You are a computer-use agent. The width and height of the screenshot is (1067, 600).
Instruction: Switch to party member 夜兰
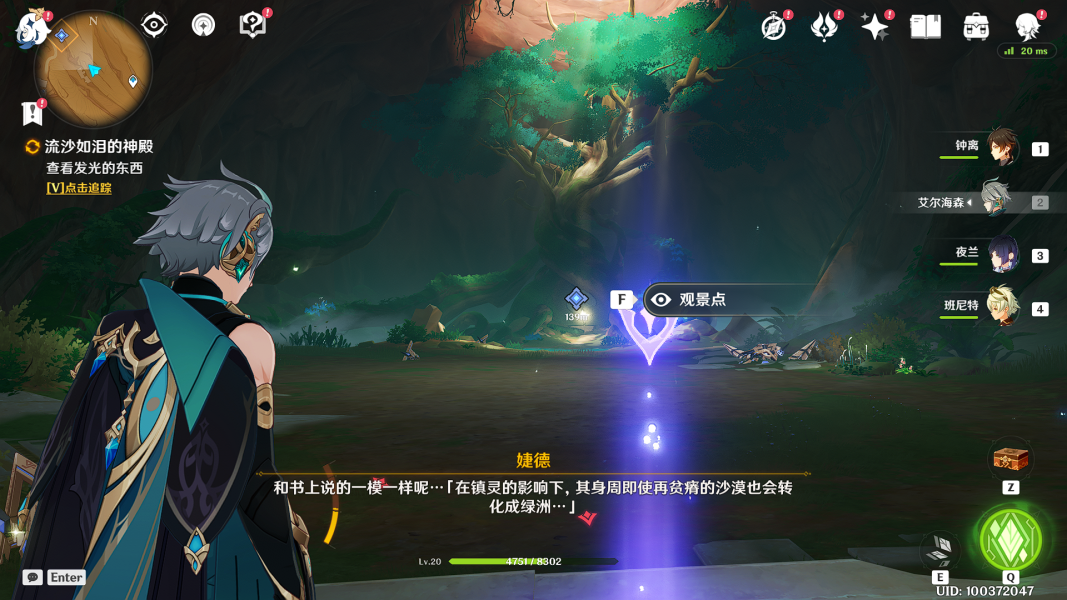coord(1002,255)
